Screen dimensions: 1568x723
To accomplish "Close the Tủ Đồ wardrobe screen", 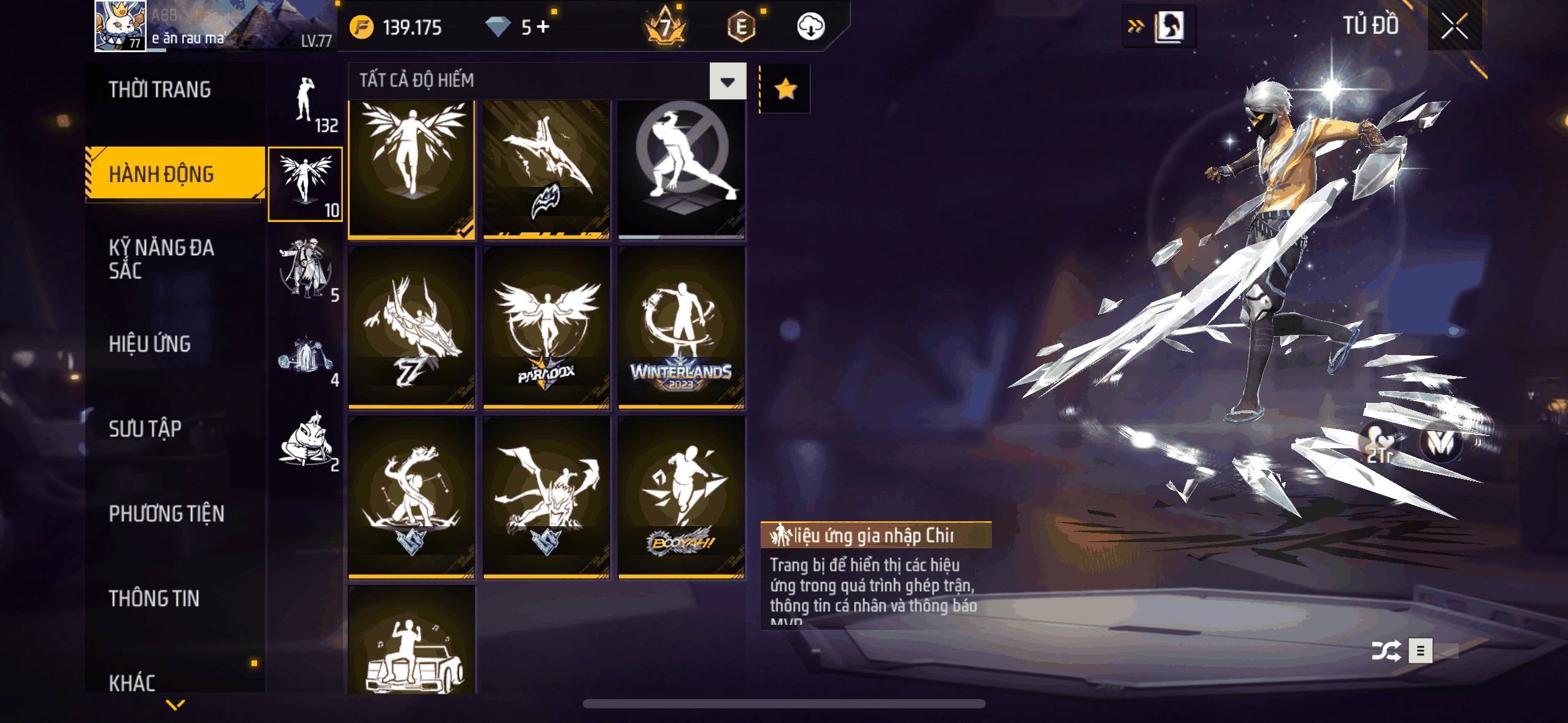I will 1454,26.
